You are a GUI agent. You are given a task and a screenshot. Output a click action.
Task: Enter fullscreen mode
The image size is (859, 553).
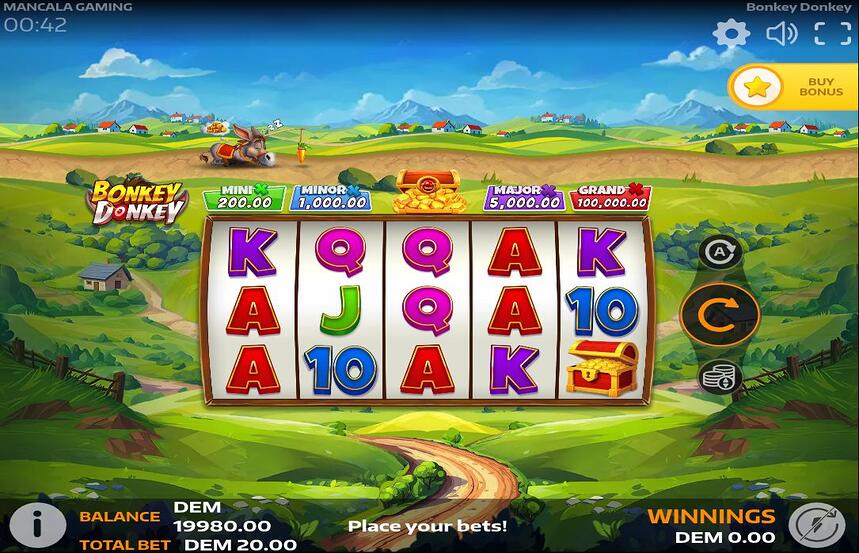click(832, 34)
